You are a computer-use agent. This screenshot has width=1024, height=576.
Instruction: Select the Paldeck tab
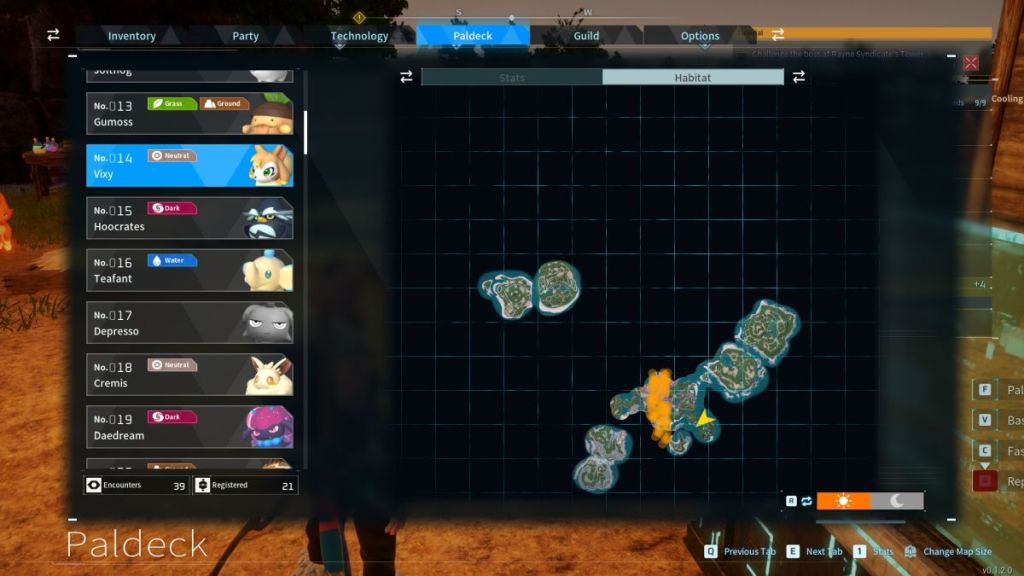pos(472,36)
